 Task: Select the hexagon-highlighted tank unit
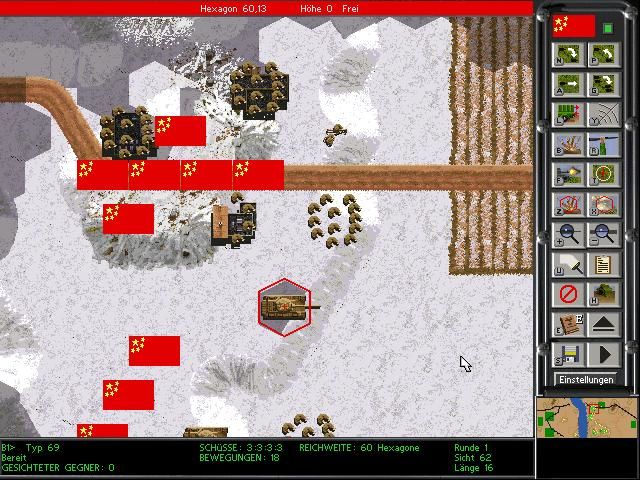[285, 307]
